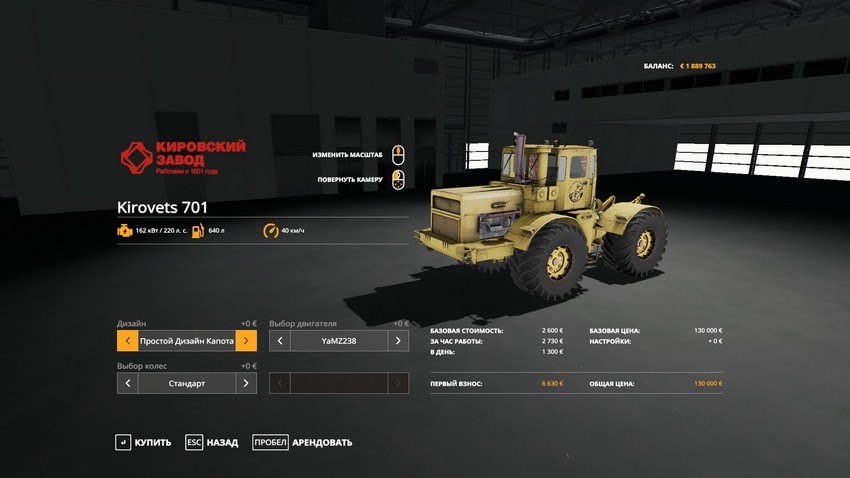Choose previous wheel option
Viewport: 850px width, 478px height.
pos(127,383)
